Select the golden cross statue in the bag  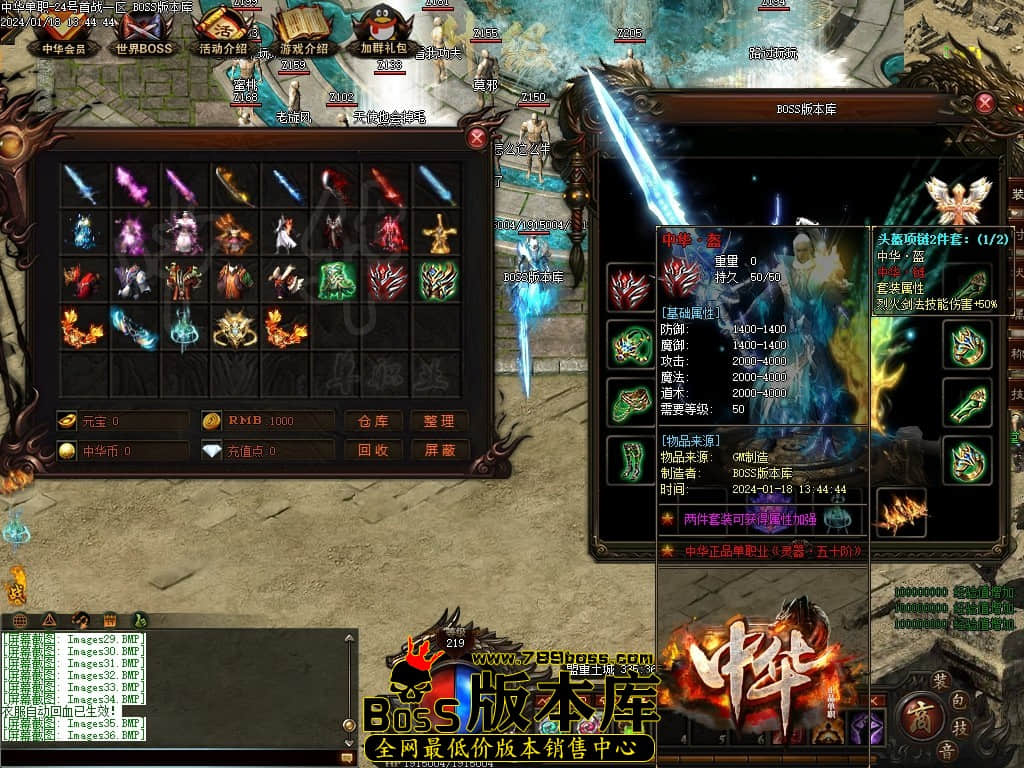tap(437, 233)
